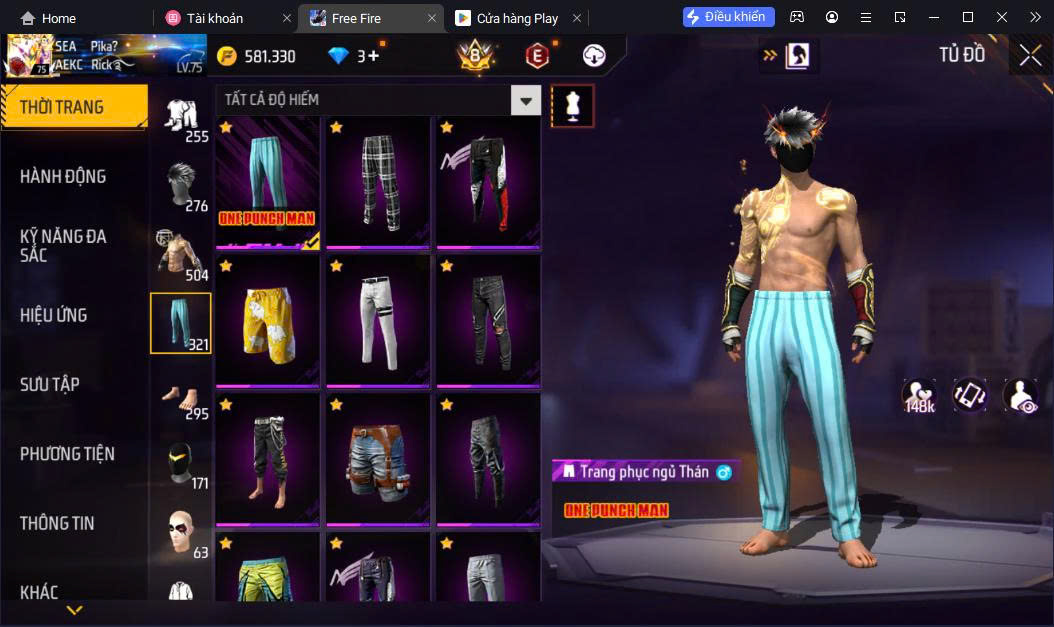Select the Kỹ Năng Đa Sắc tab
Screen dimensions: 1054x627
coord(63,246)
